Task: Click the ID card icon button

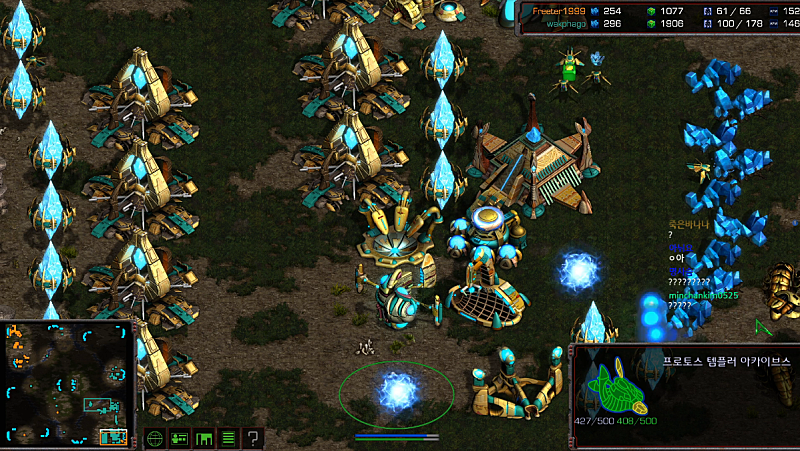Action: (180, 438)
